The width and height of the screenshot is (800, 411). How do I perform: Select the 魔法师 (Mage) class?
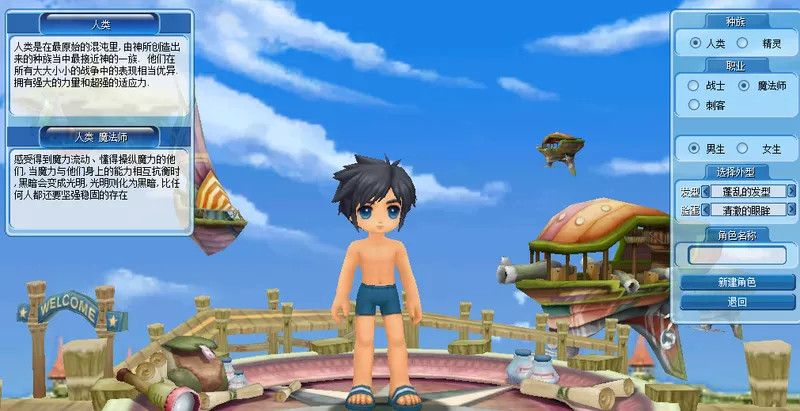[744, 86]
